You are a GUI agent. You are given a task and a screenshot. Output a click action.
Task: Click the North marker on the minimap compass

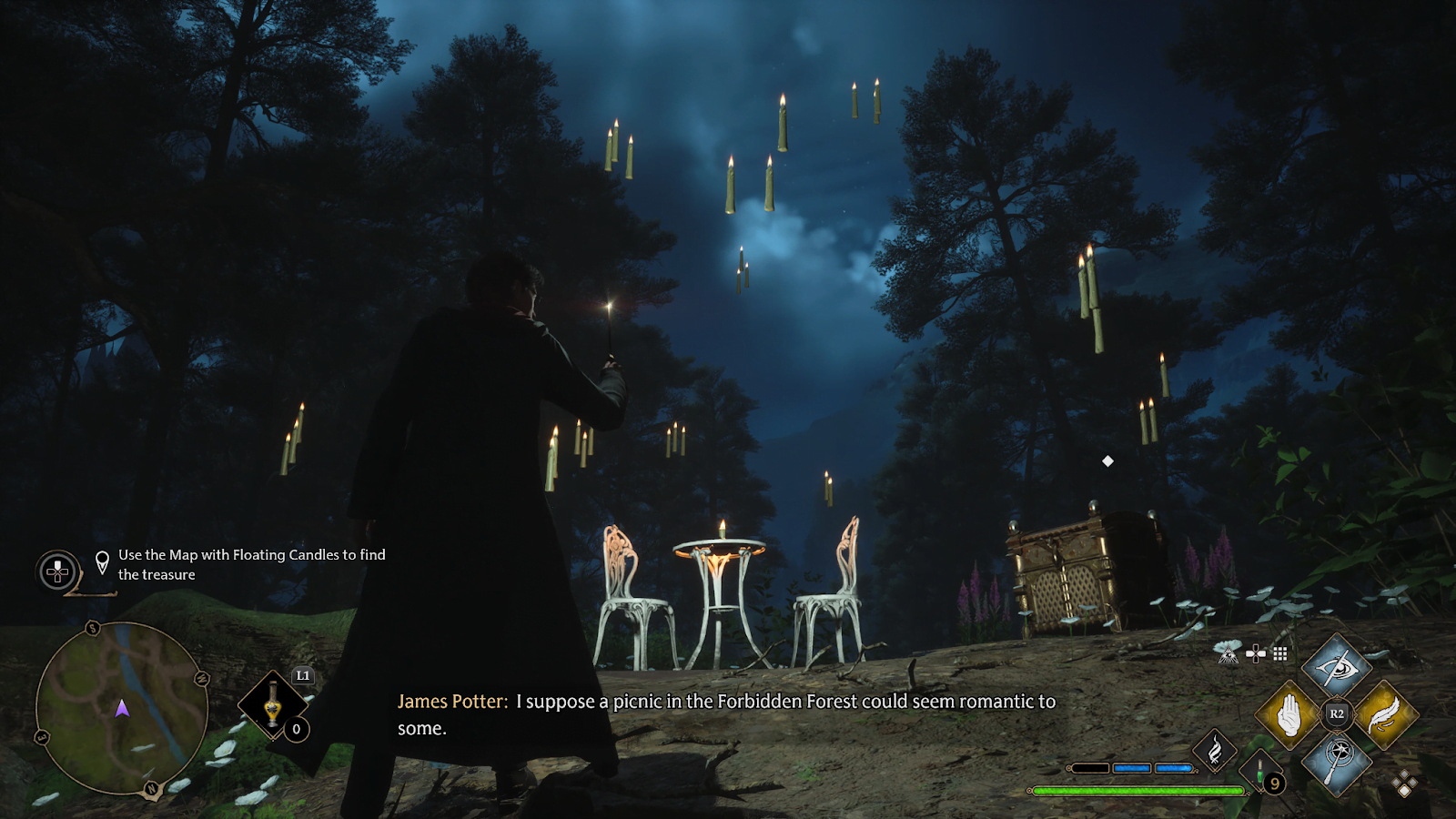pyautogui.click(x=150, y=786)
